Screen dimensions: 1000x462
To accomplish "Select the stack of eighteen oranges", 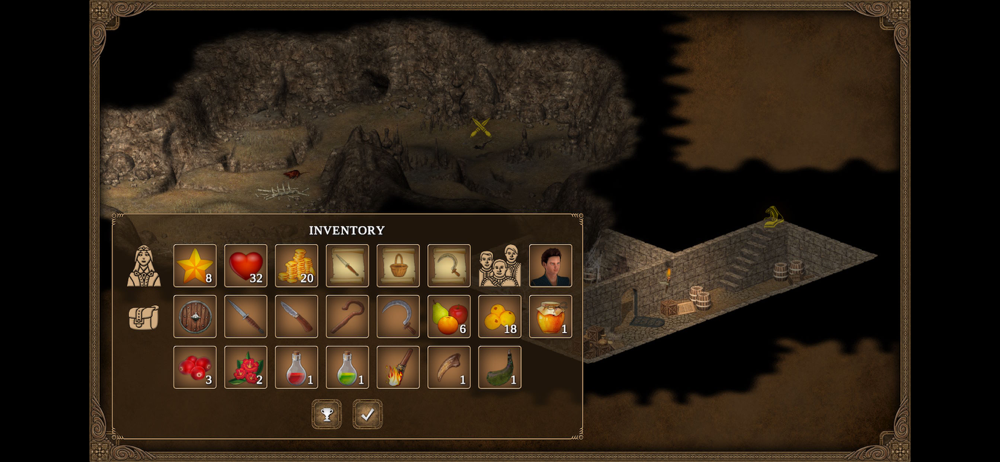I will [499, 316].
